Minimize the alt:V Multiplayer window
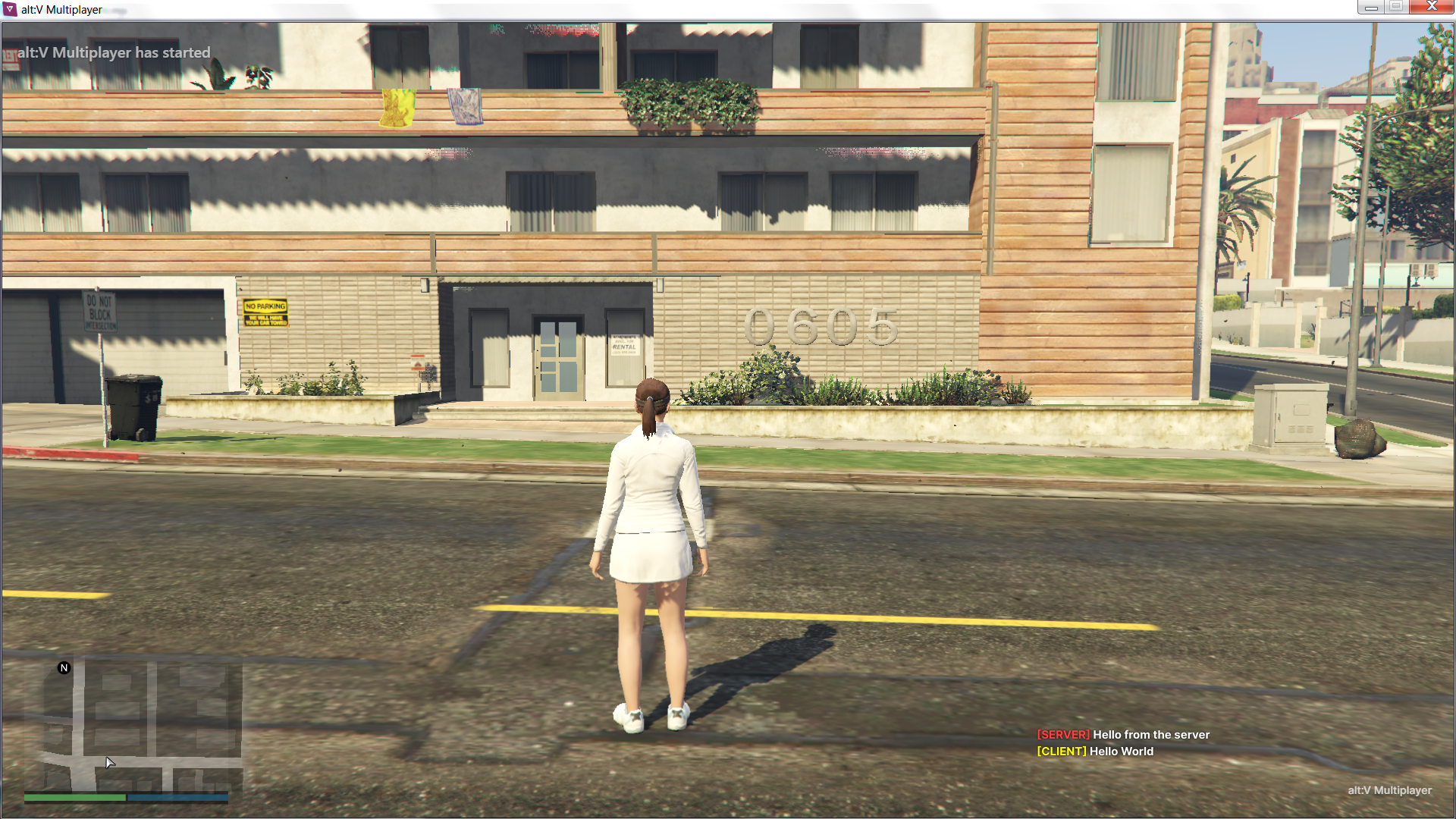This screenshot has height=819, width=1456. (1370, 7)
